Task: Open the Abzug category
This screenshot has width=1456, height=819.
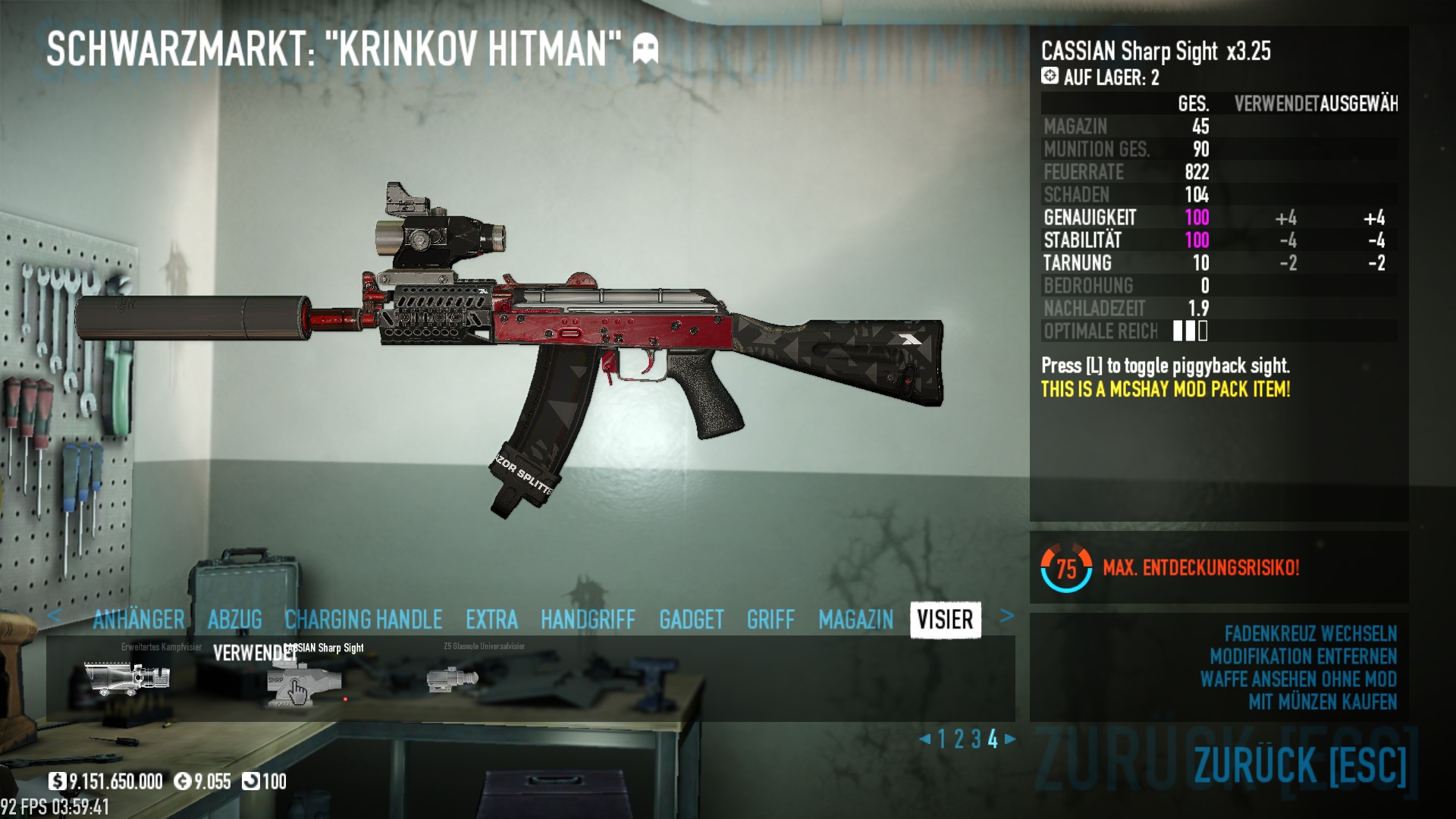Action: tap(234, 620)
